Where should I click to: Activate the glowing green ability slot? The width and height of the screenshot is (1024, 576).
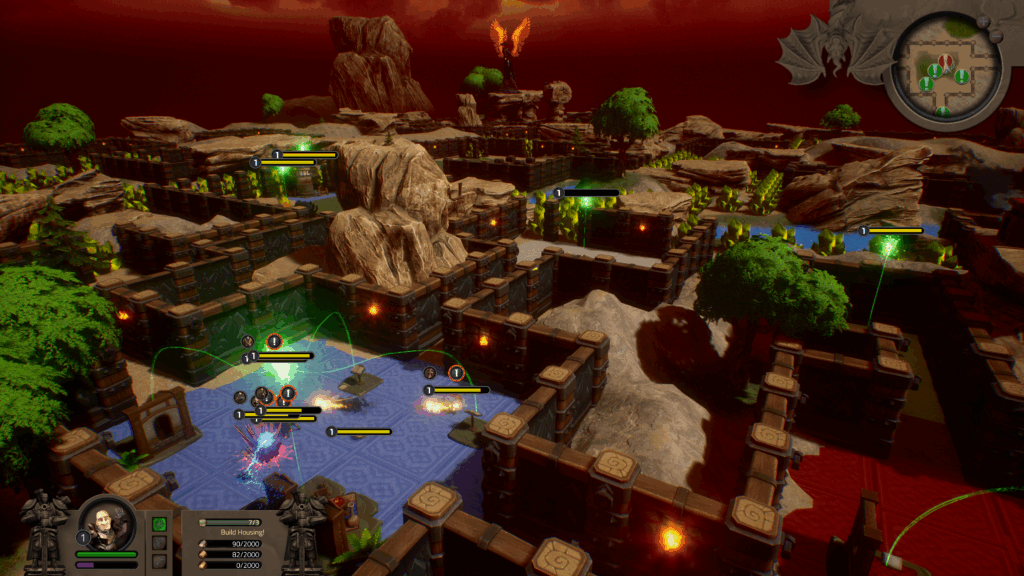tap(159, 524)
